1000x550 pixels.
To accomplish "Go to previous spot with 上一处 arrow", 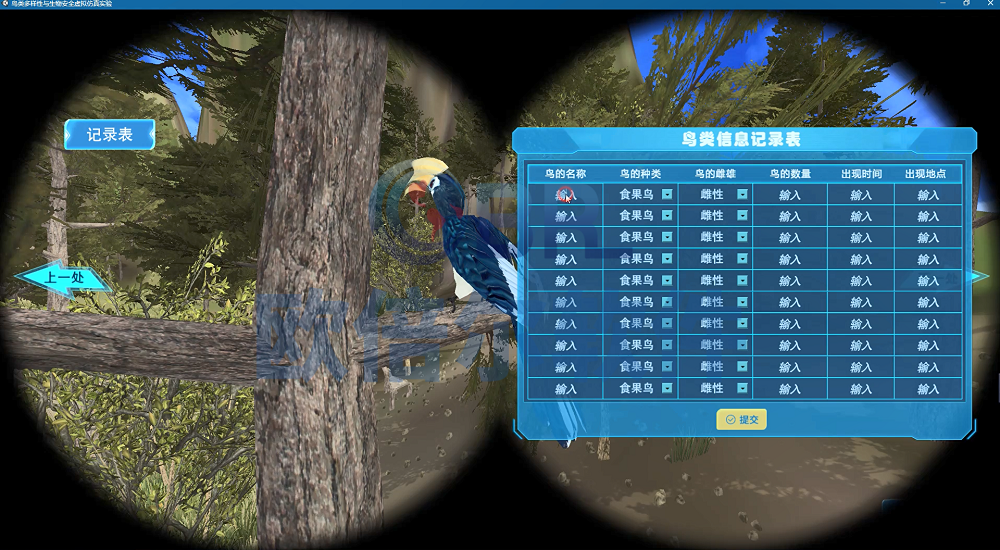I will click(63, 279).
